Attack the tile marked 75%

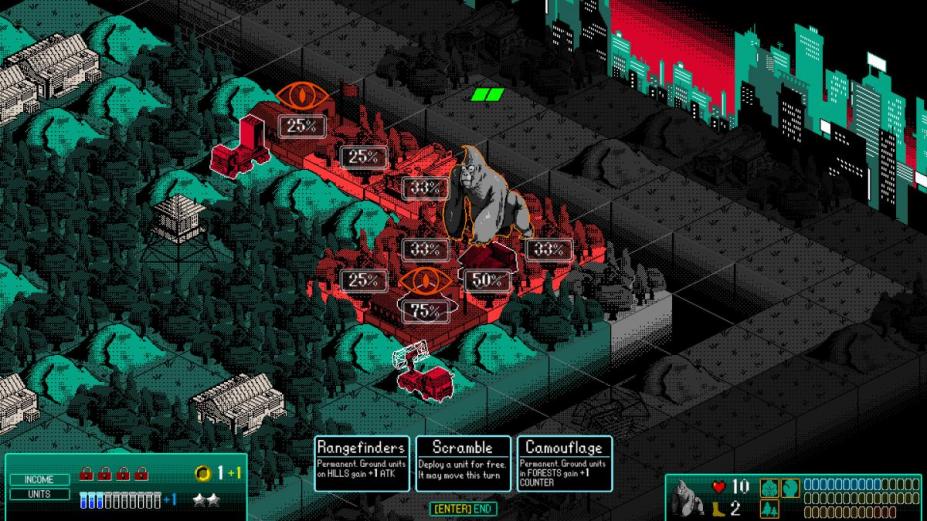426,311
